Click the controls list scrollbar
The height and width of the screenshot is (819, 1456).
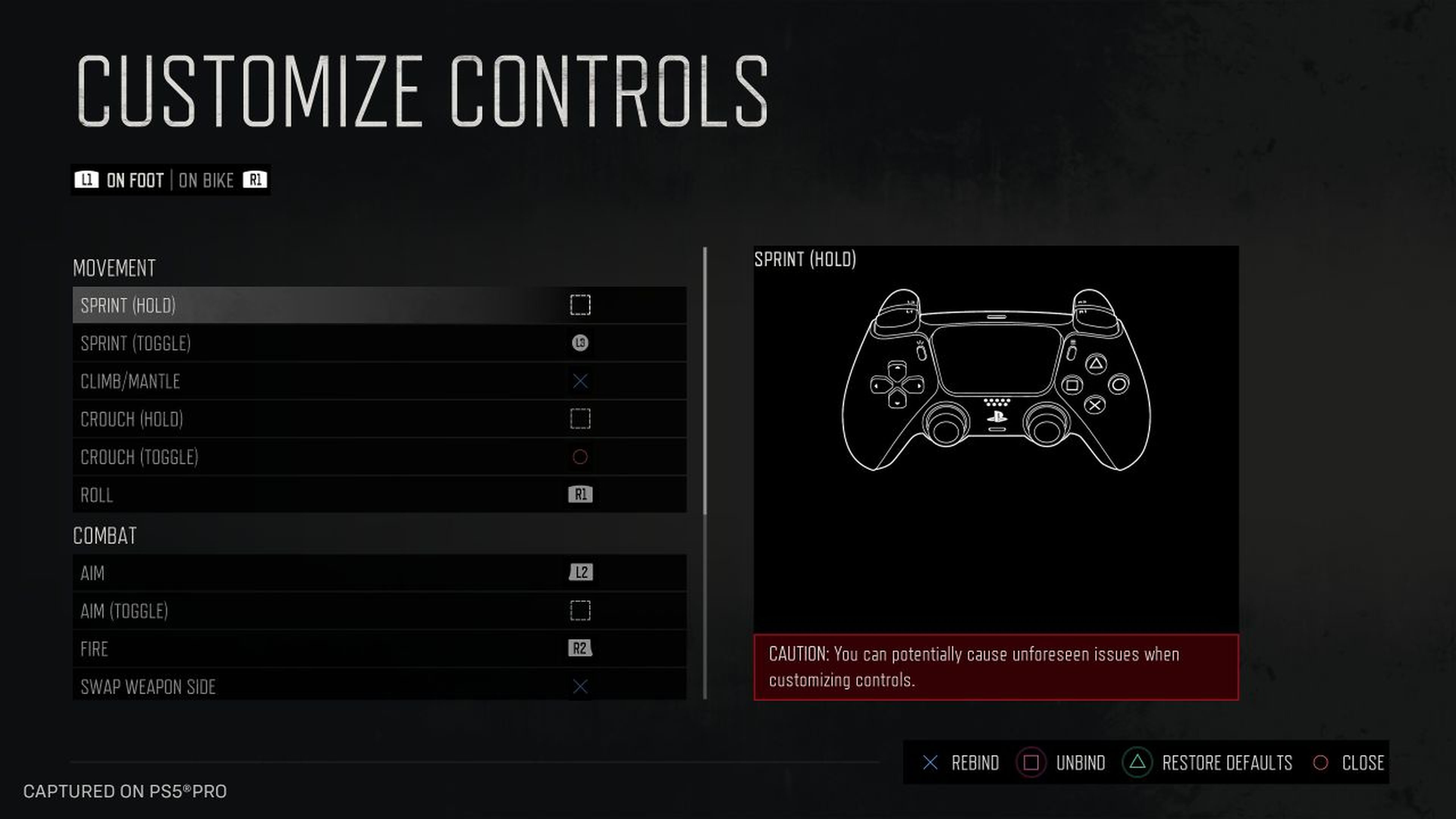tap(705, 381)
